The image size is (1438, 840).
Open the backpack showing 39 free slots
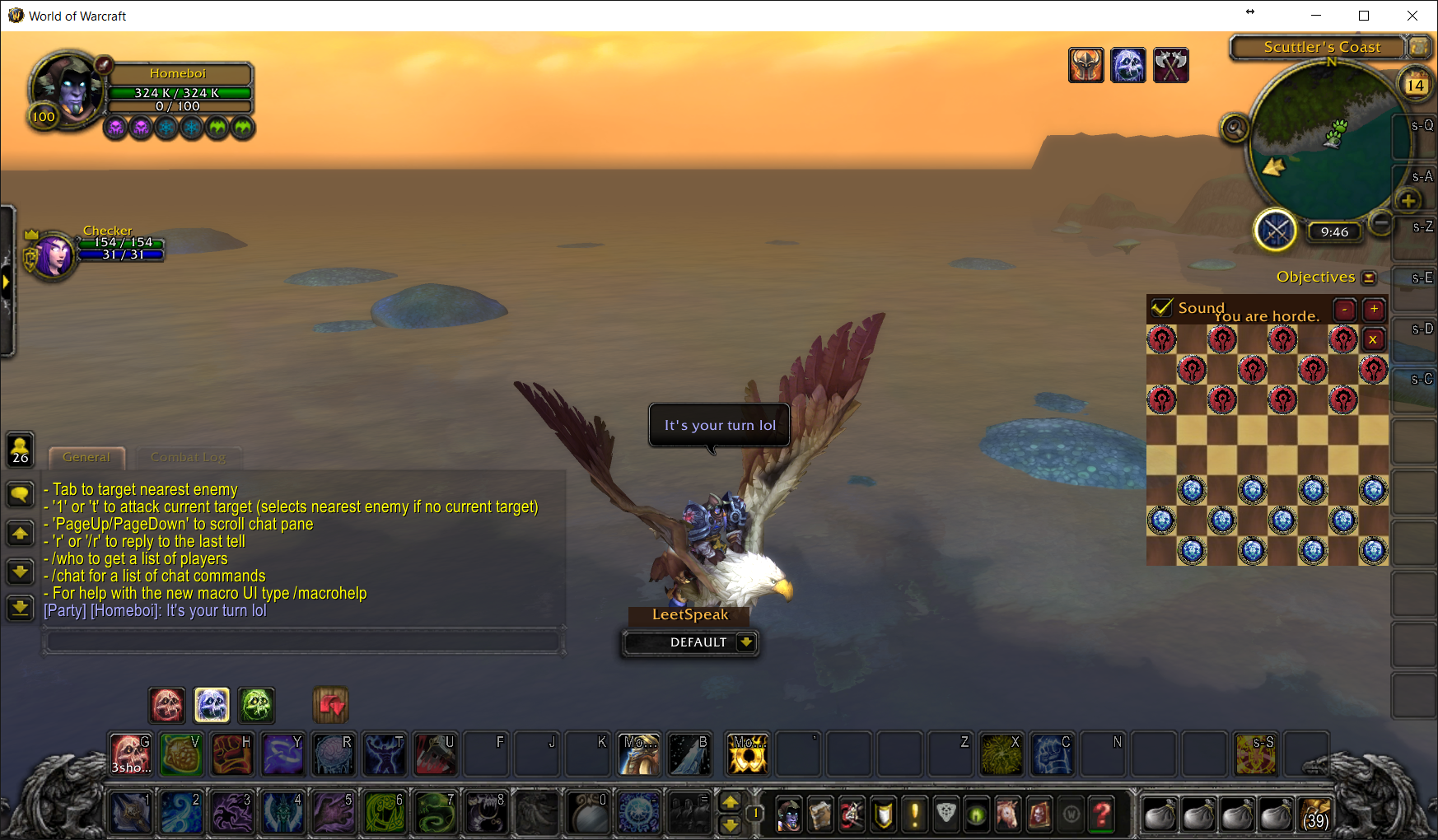point(1315,814)
